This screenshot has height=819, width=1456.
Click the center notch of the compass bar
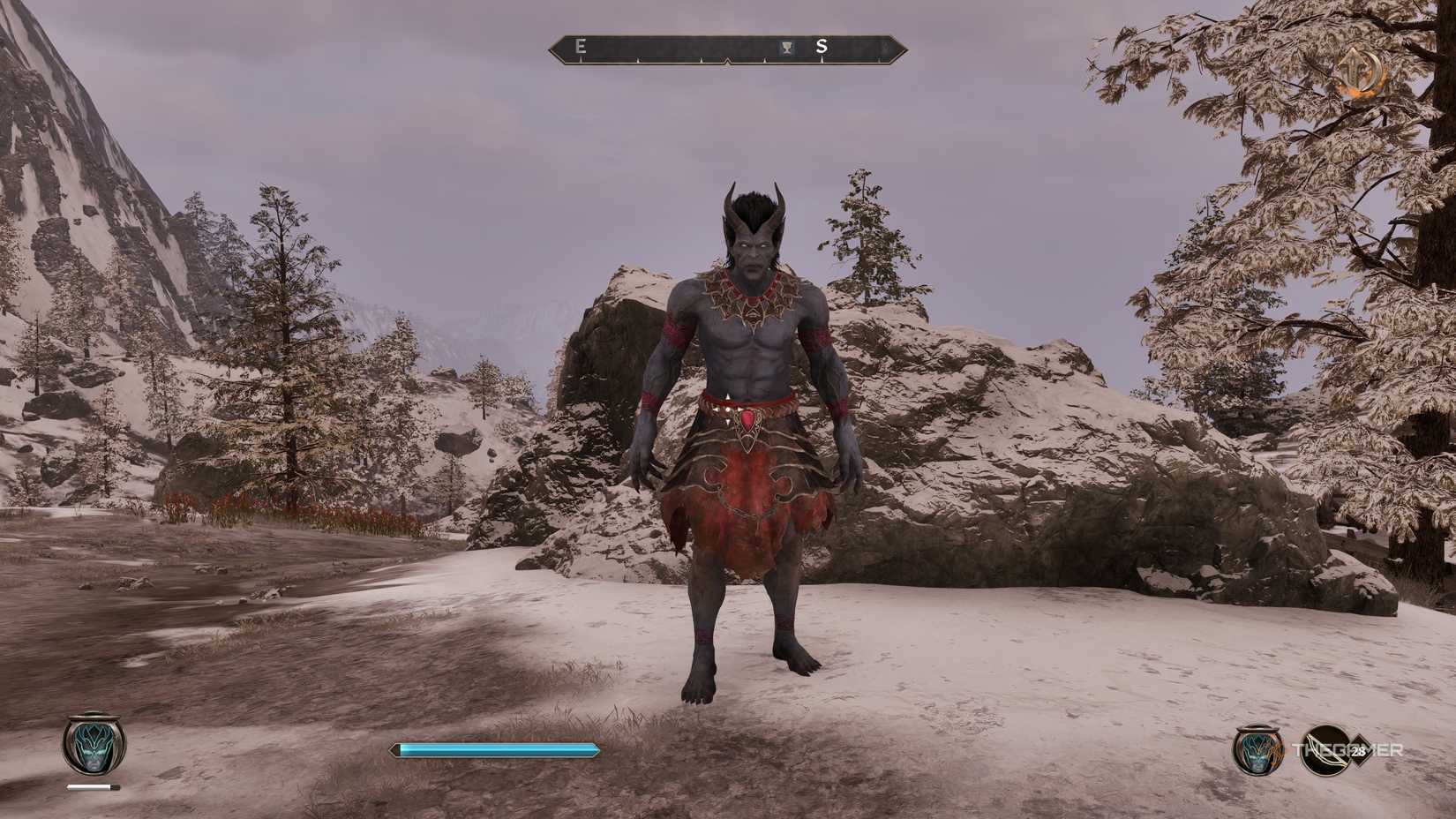(x=728, y=60)
